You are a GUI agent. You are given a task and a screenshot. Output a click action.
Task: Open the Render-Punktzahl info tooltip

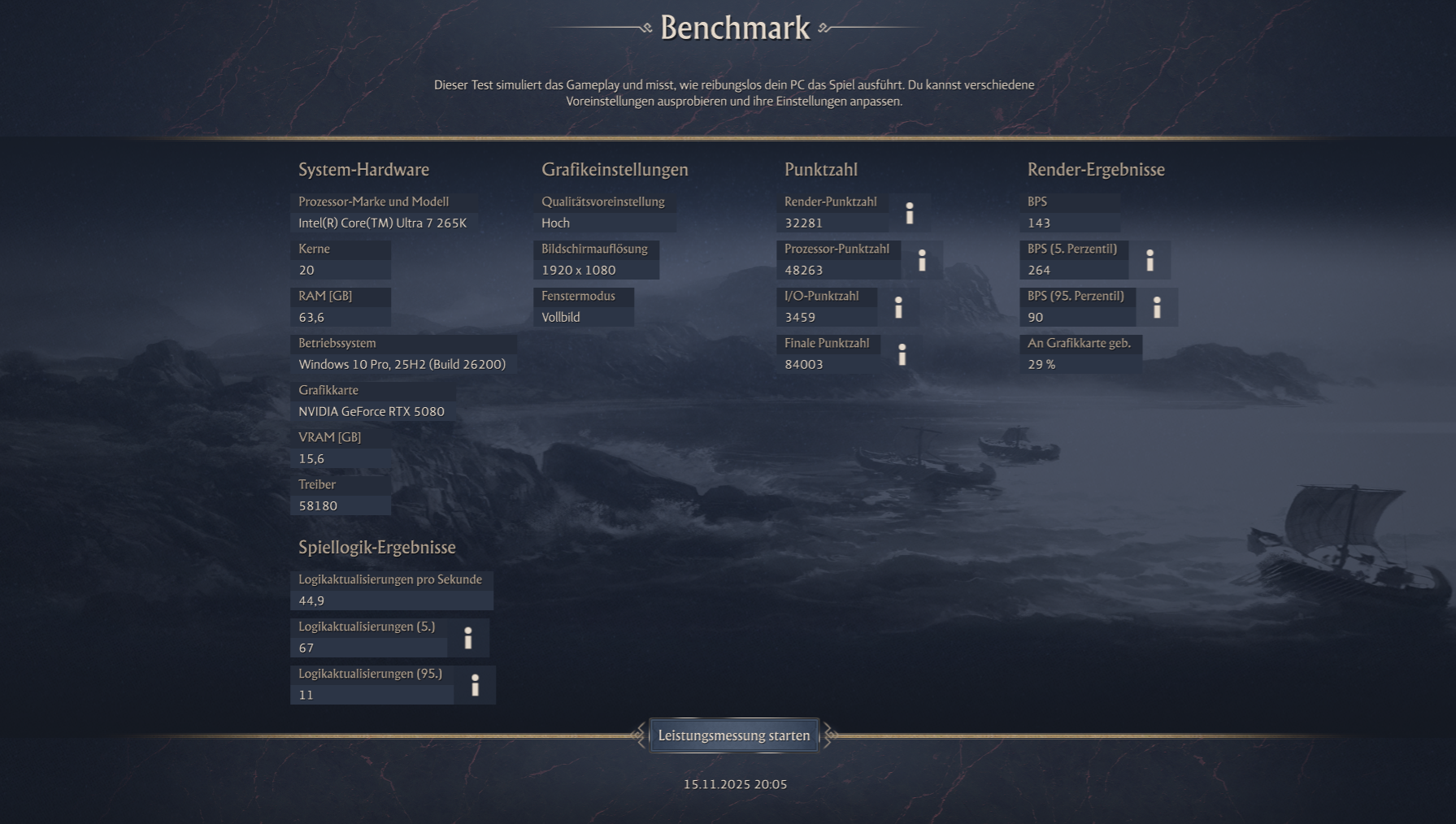(x=910, y=214)
